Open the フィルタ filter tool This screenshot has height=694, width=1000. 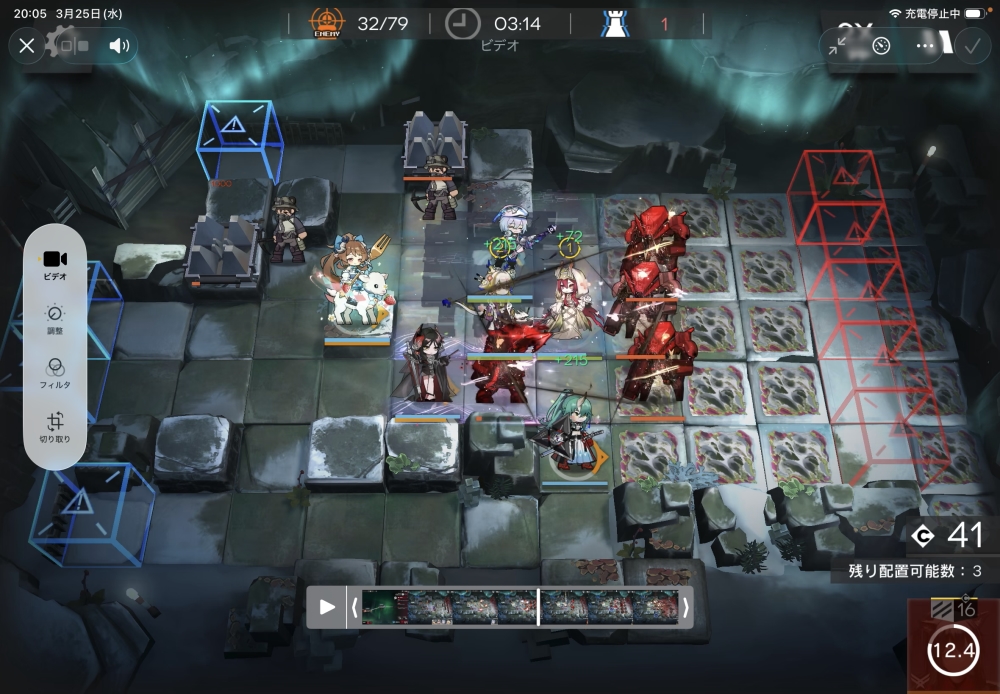[x=55, y=373]
